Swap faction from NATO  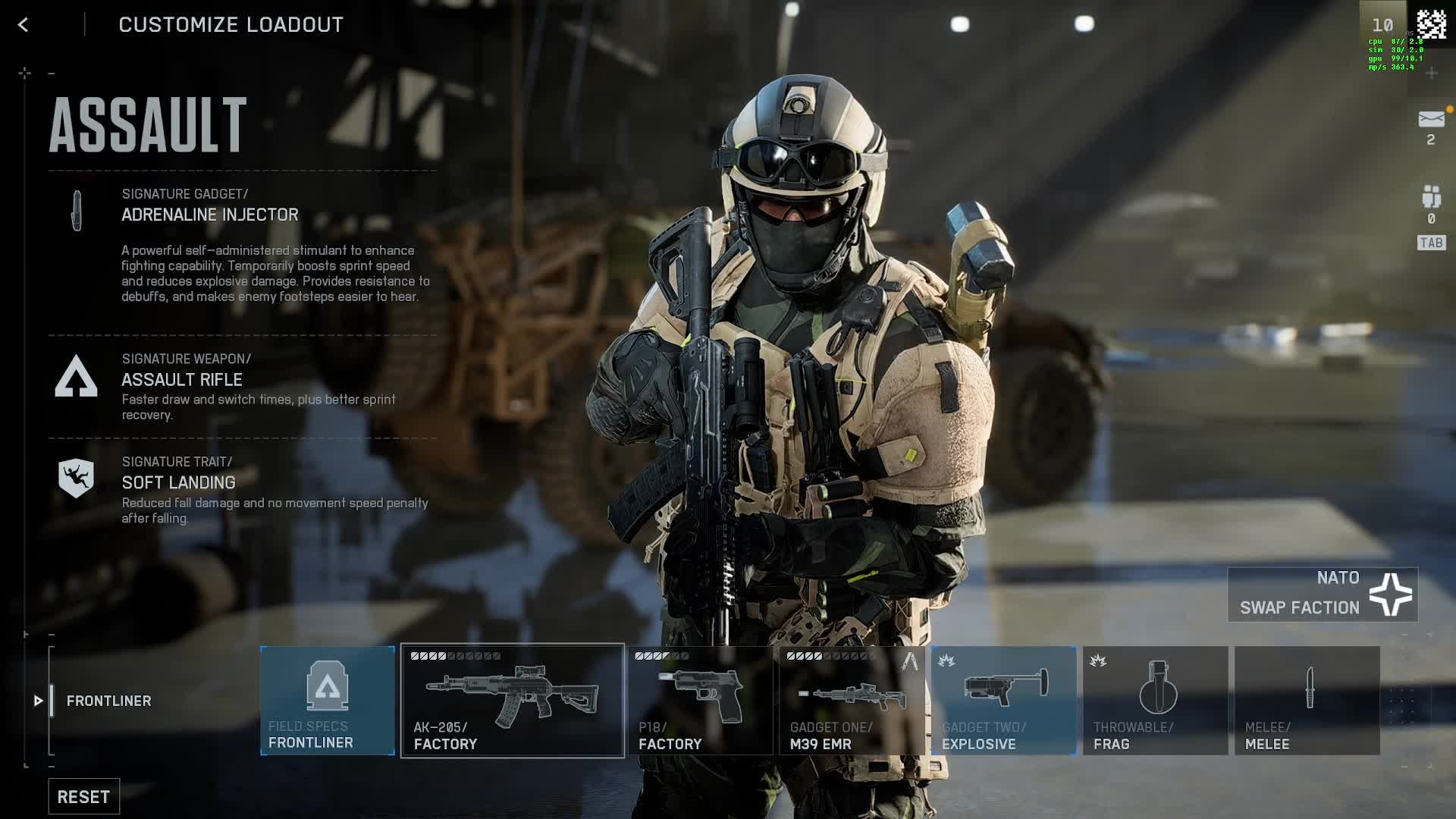1323,595
